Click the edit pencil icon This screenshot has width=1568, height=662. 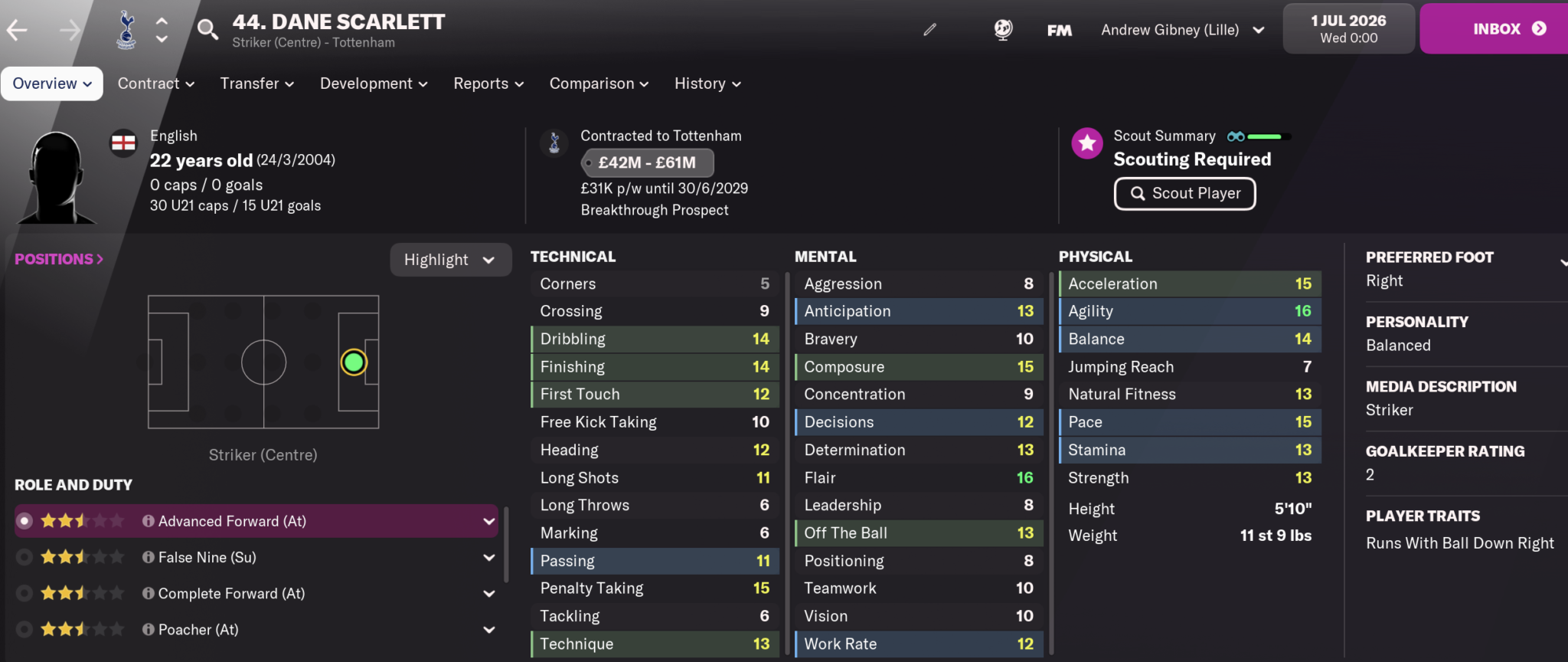(929, 29)
